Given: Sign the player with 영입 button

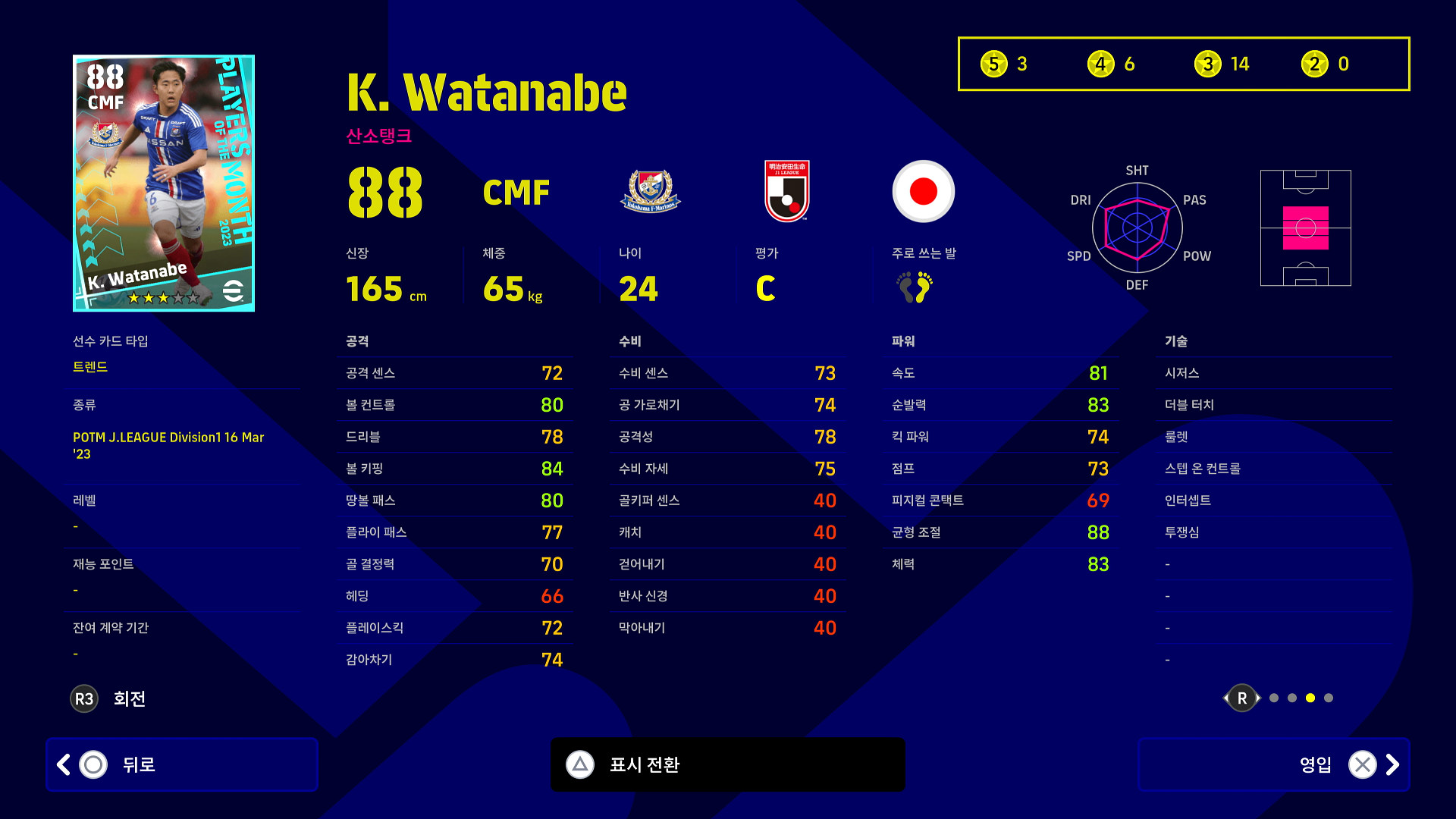Looking at the screenshot, I should pyautogui.click(x=1273, y=764).
